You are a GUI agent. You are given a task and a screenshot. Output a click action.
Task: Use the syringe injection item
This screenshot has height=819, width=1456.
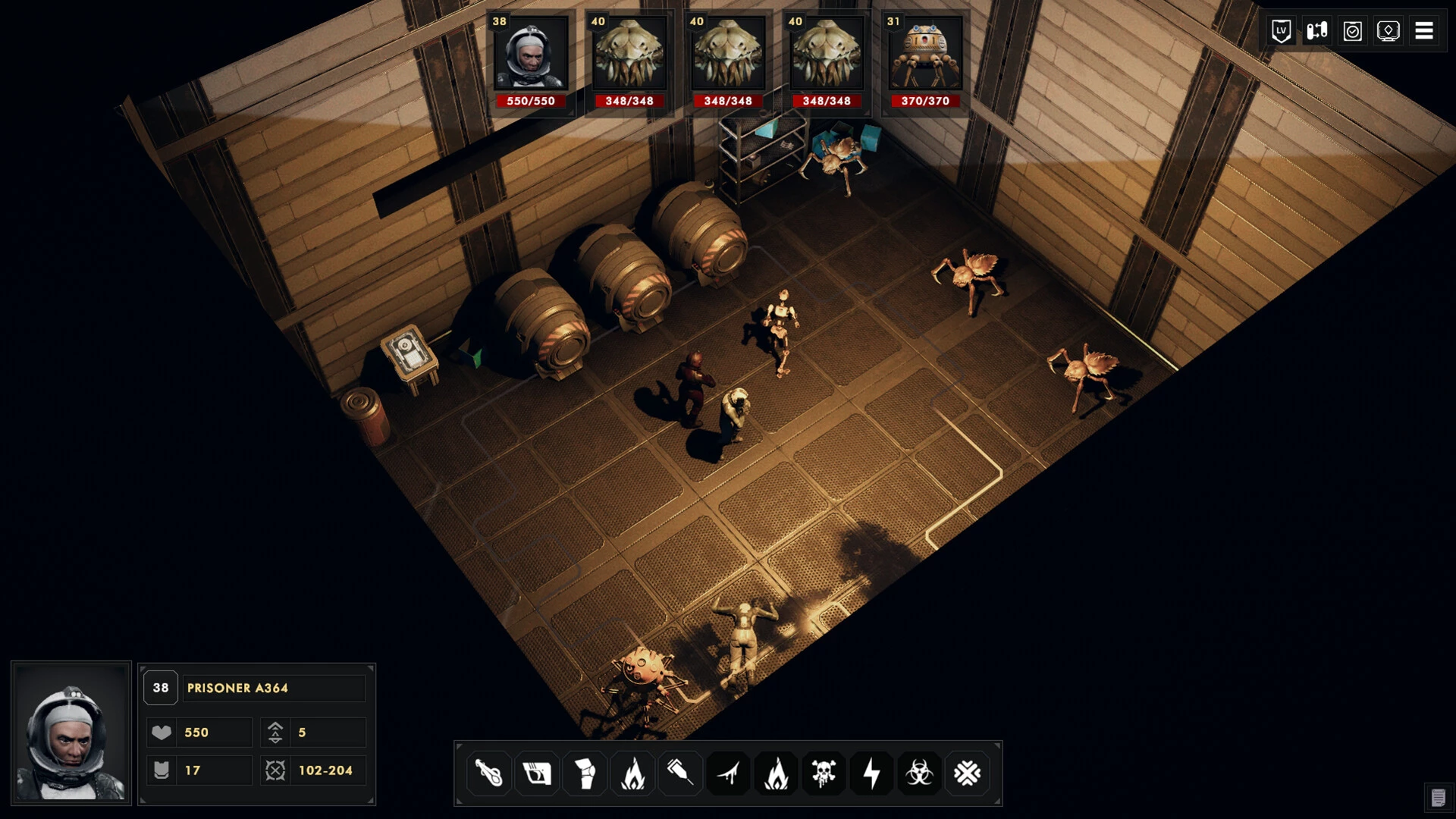click(x=680, y=773)
